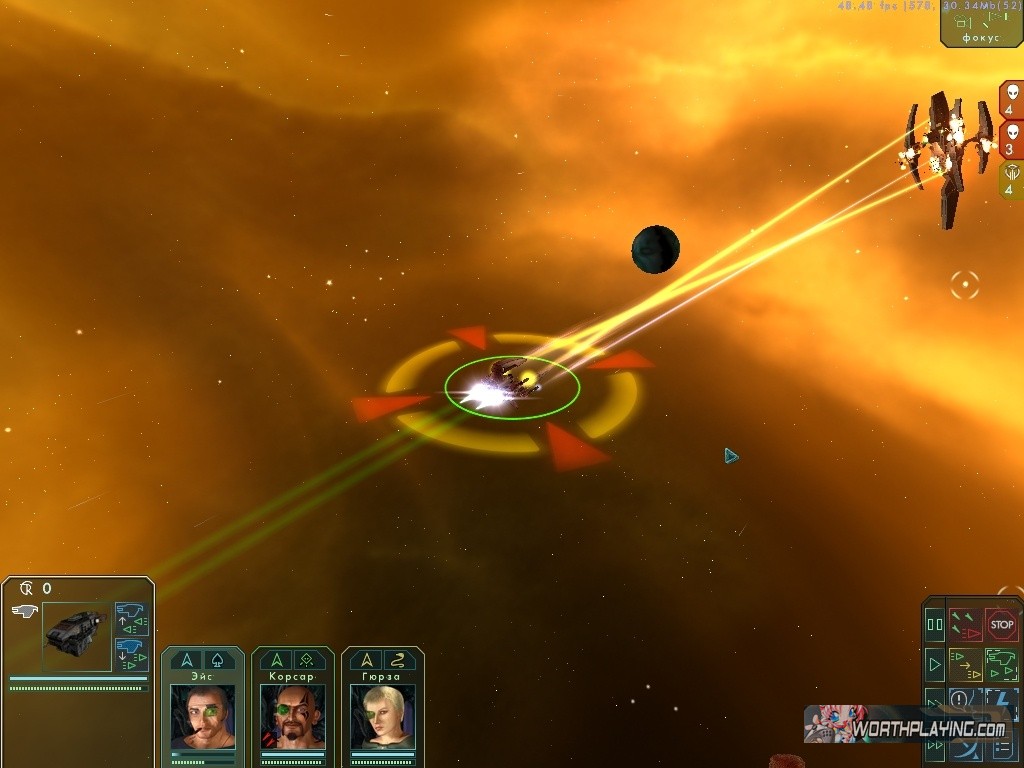Select pilot Корсар portrait
Image resolution: width=1024 pixels, height=768 pixels.
coord(292,716)
